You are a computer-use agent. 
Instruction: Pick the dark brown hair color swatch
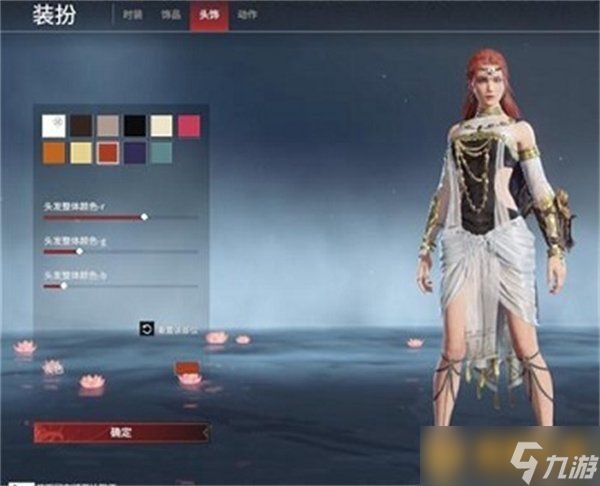[81, 125]
